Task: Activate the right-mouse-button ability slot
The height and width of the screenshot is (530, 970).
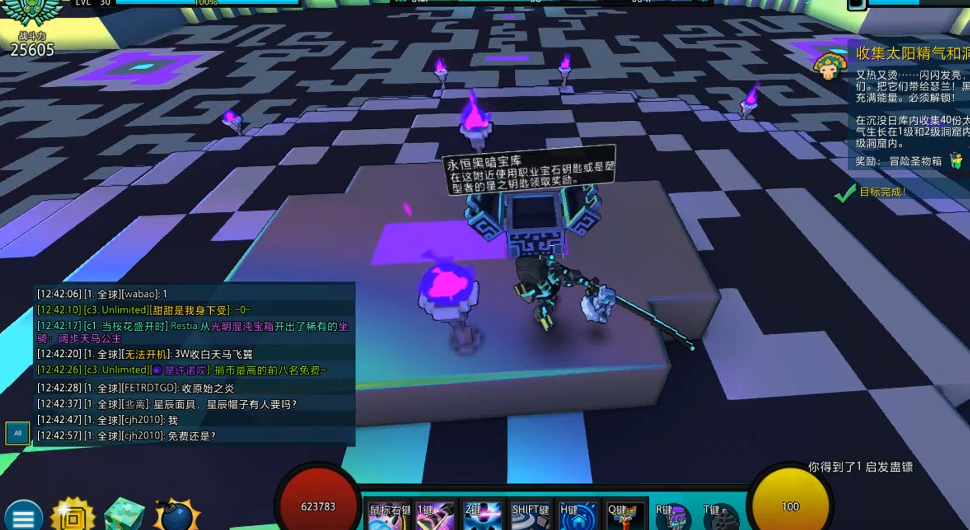Action: pos(386,514)
